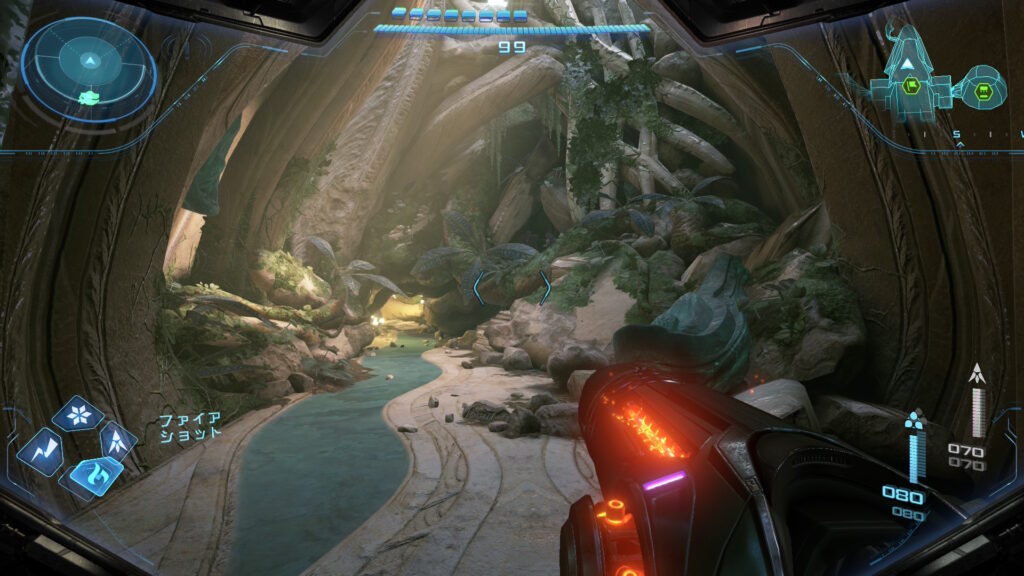Choose the lightning bolt shot

coord(40,451)
